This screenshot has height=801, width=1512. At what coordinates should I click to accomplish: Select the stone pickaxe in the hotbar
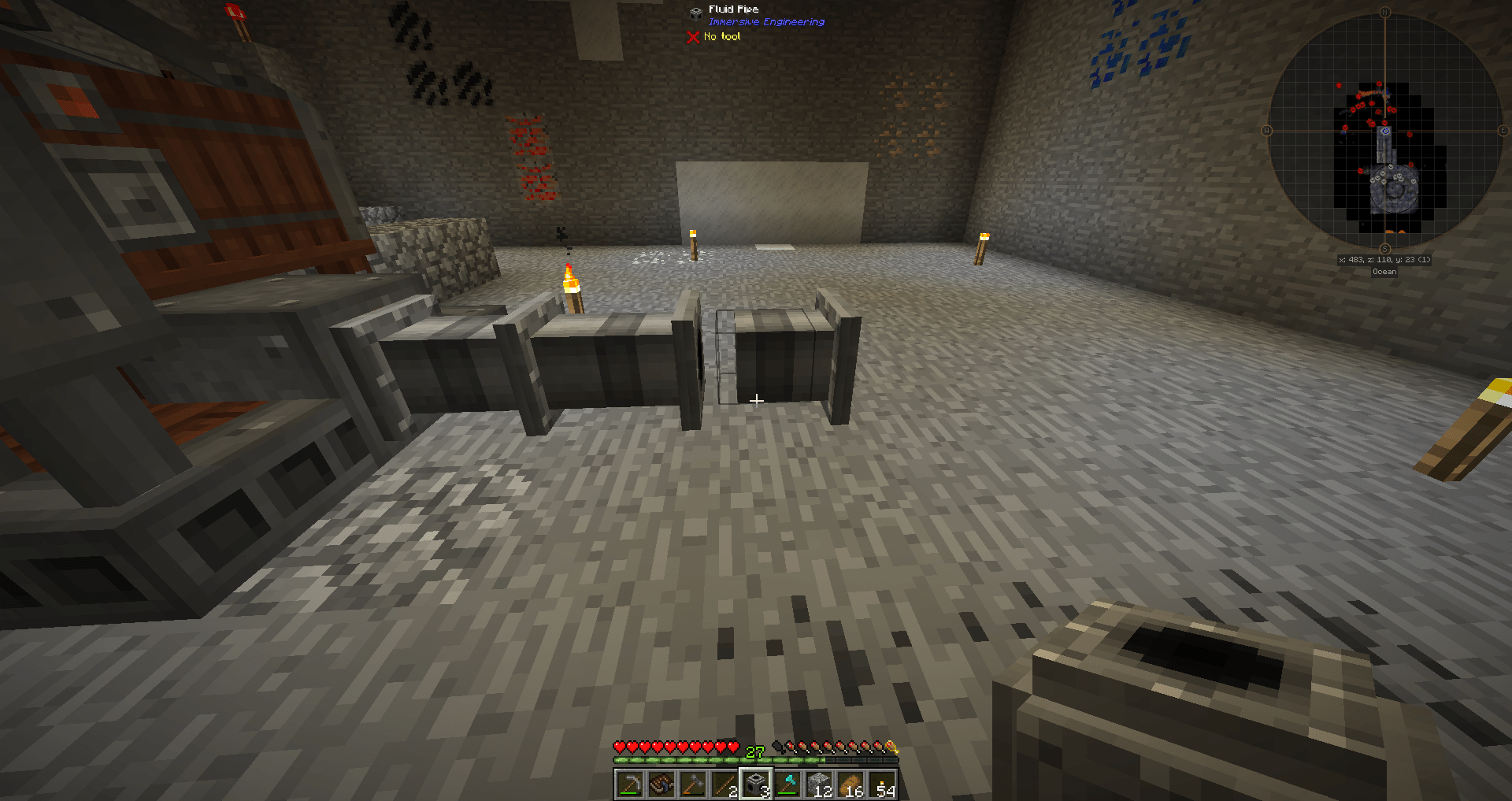tap(629, 784)
